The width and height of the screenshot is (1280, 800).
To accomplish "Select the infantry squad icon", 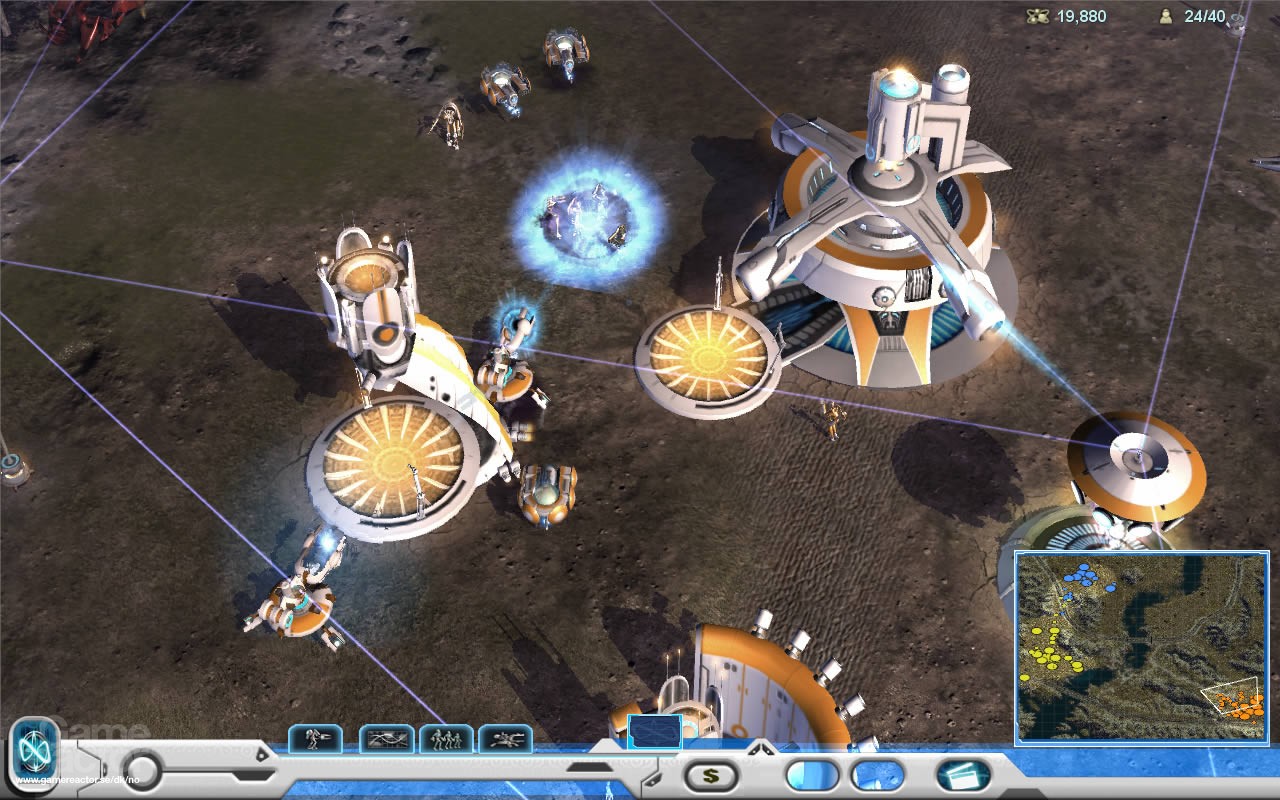I will (x=446, y=738).
